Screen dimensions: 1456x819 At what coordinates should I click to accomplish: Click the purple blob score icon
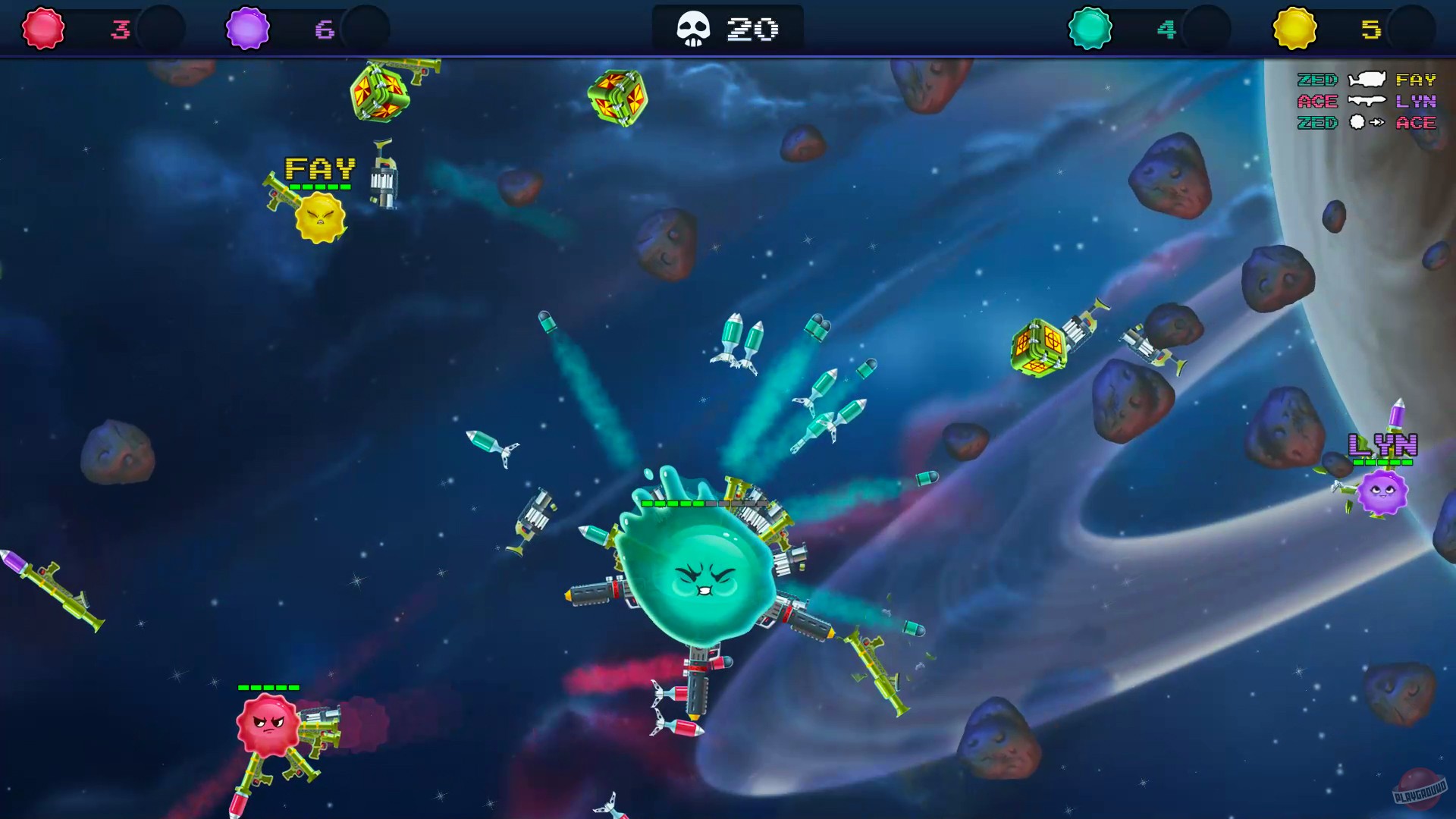(248, 29)
